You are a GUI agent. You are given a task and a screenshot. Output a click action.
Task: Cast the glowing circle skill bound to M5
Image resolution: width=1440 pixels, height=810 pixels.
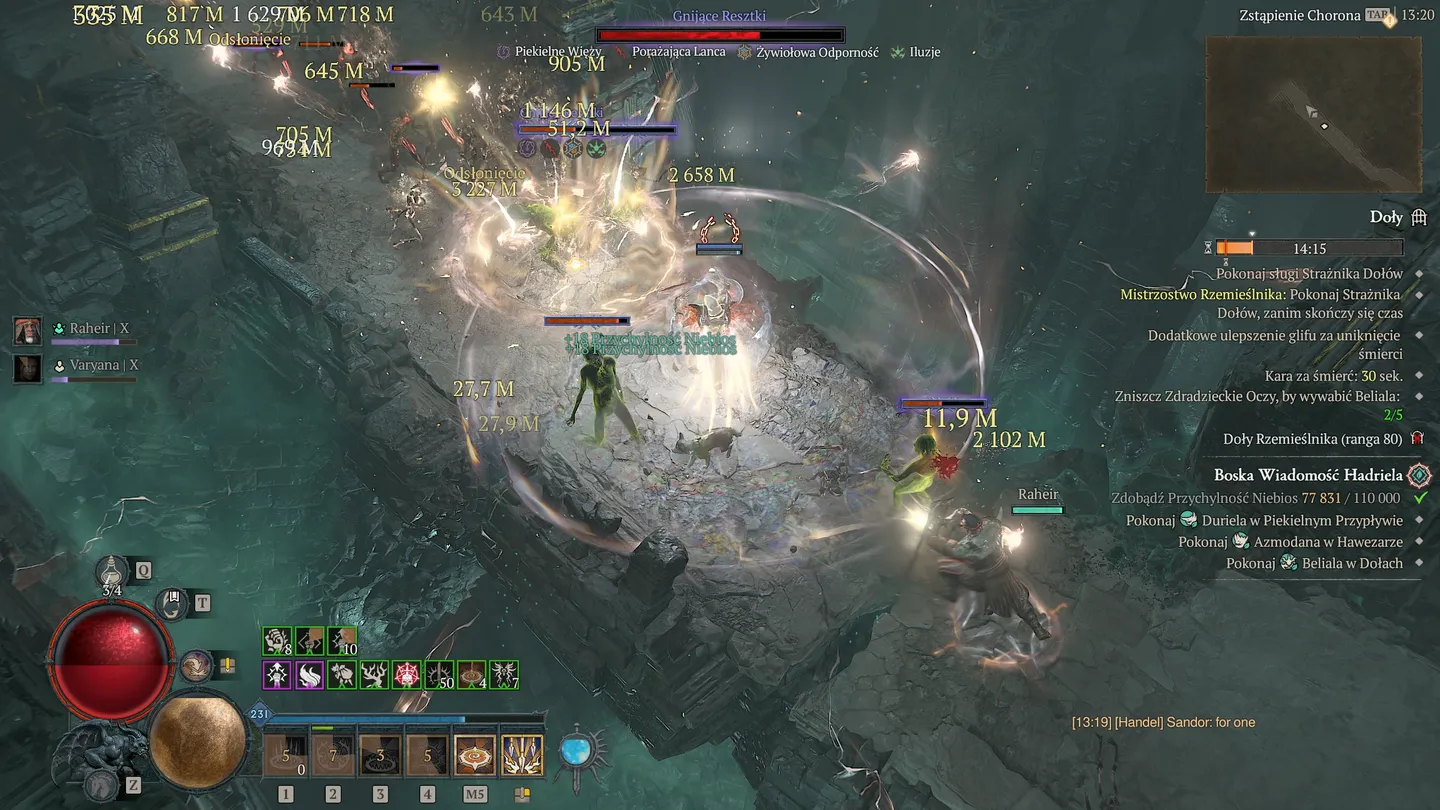coord(474,756)
